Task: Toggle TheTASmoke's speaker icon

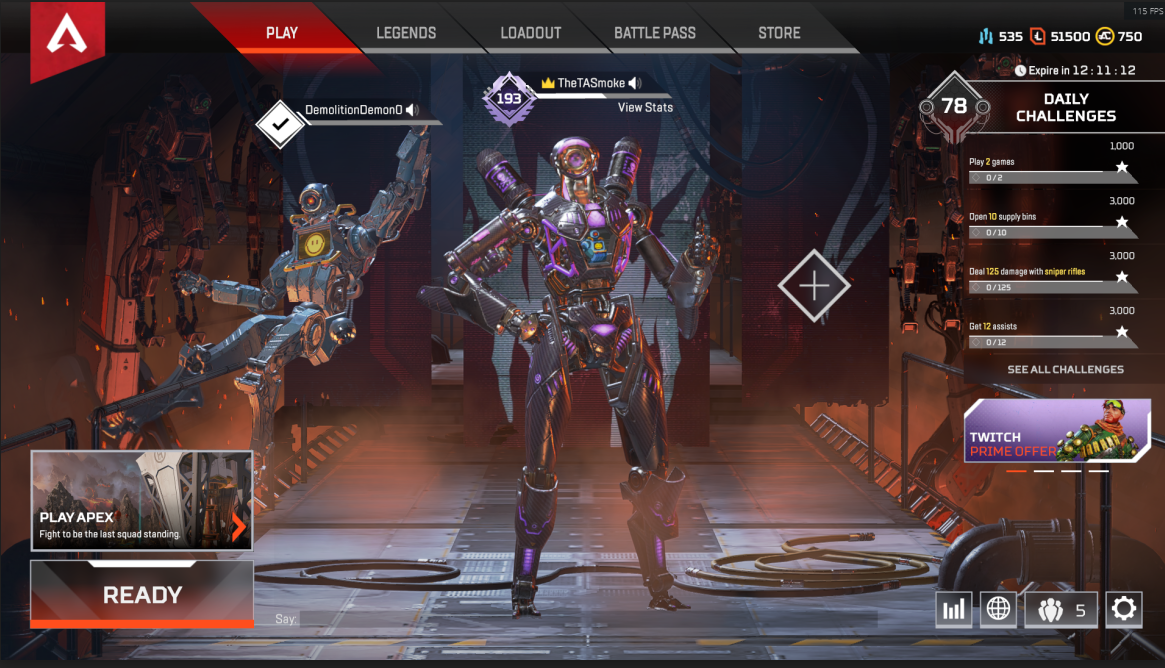Action: click(x=635, y=83)
